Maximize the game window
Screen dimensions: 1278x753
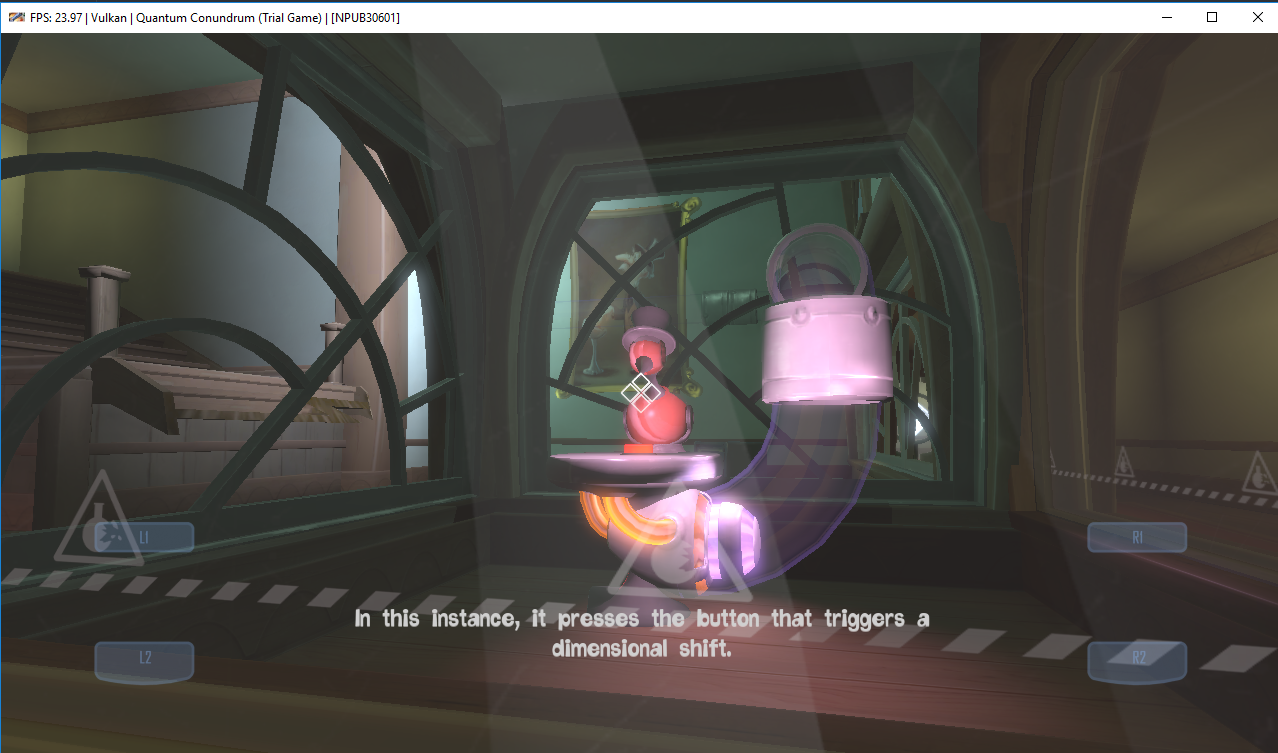click(x=1211, y=17)
